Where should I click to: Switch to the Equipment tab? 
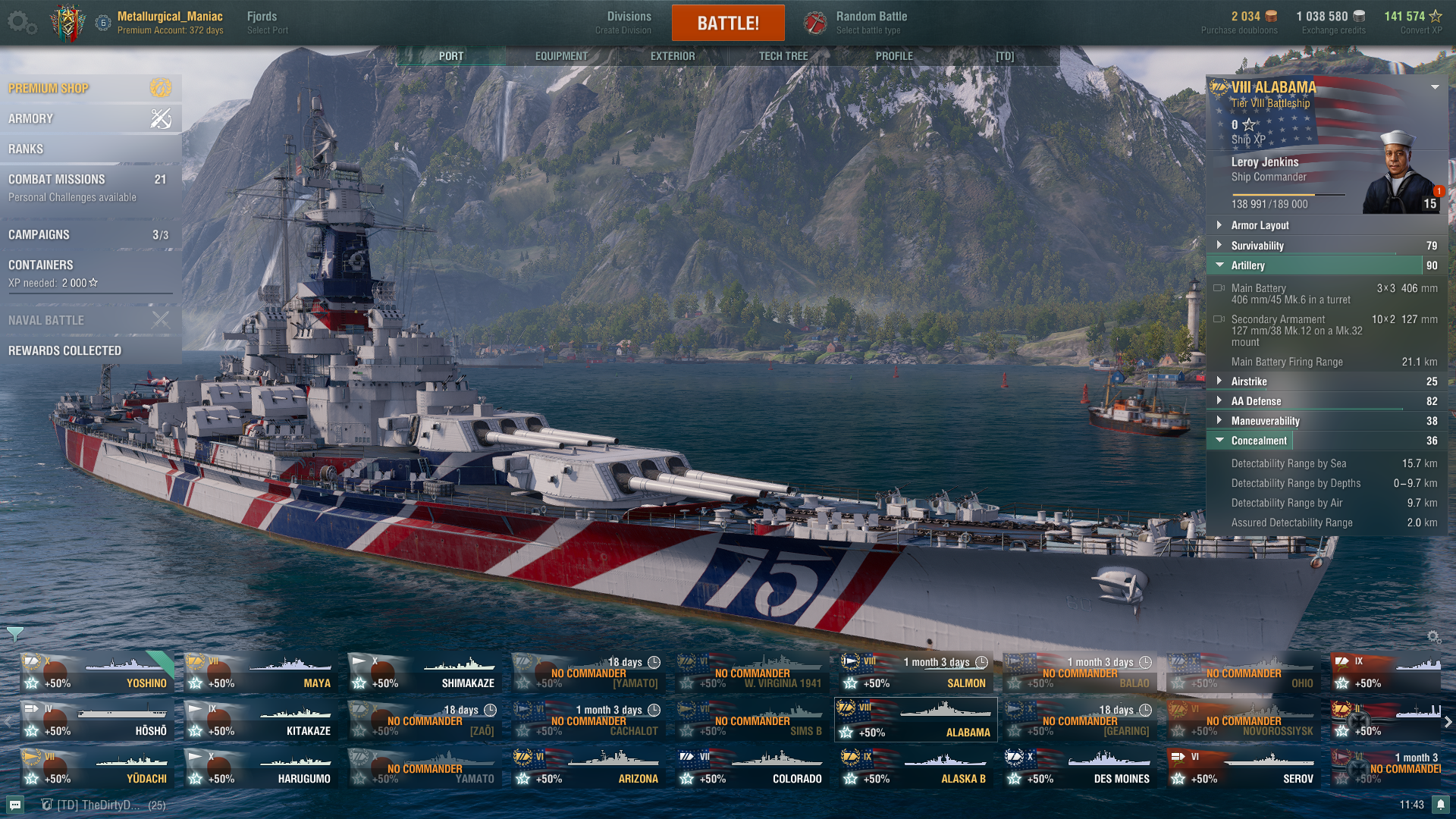pos(561,56)
